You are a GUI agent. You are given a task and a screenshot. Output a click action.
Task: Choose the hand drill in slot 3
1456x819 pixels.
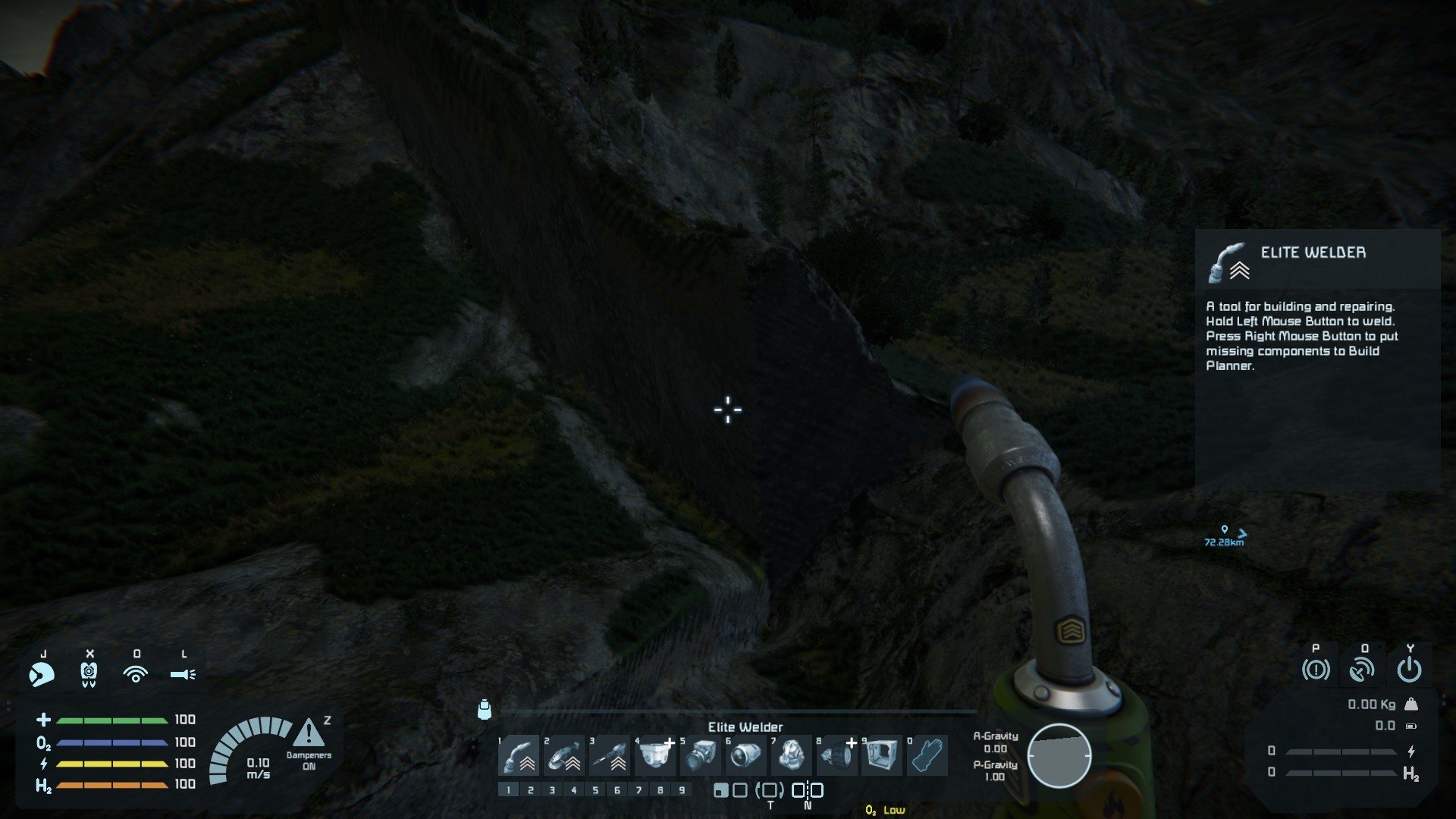coord(610,755)
